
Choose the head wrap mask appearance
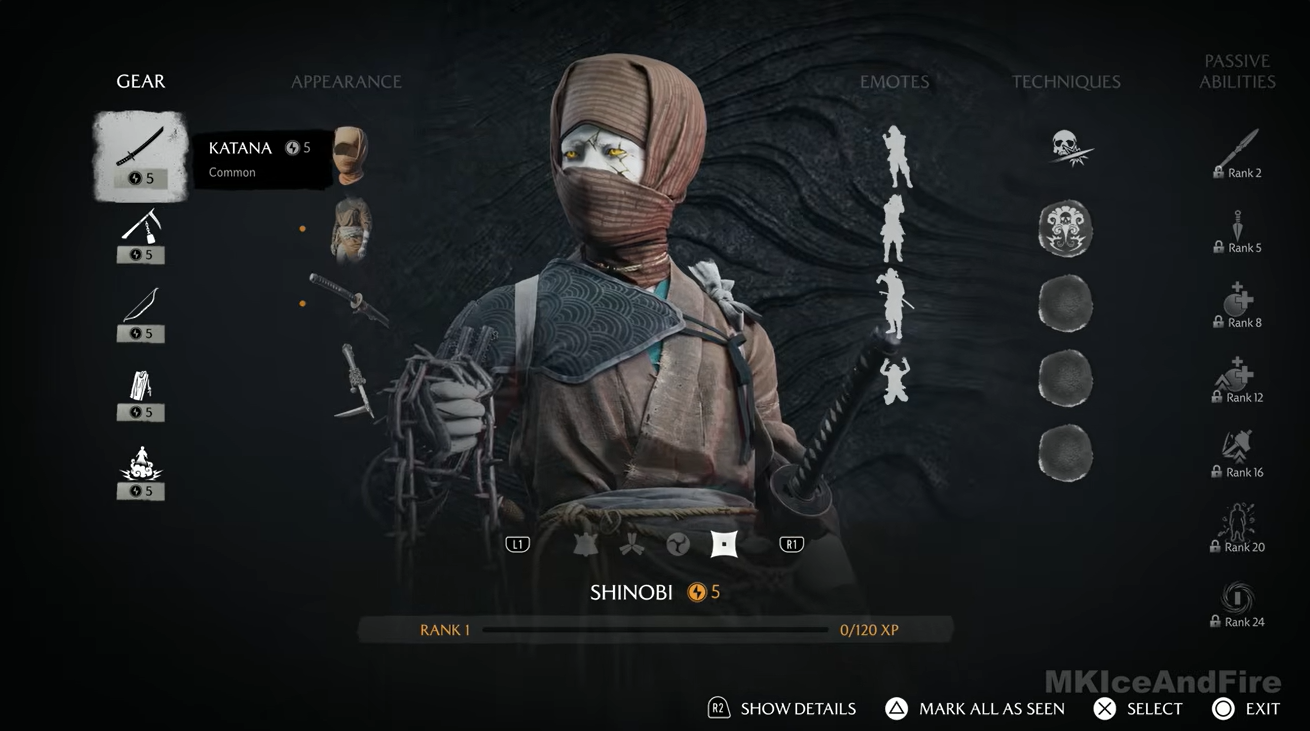click(x=351, y=155)
